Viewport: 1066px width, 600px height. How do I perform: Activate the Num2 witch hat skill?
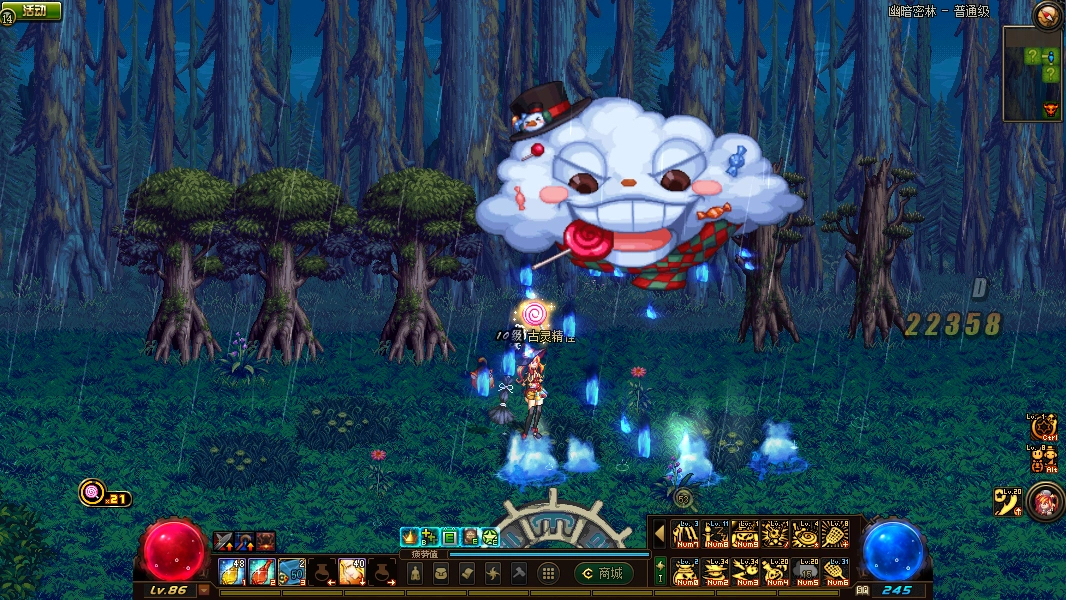(715, 572)
